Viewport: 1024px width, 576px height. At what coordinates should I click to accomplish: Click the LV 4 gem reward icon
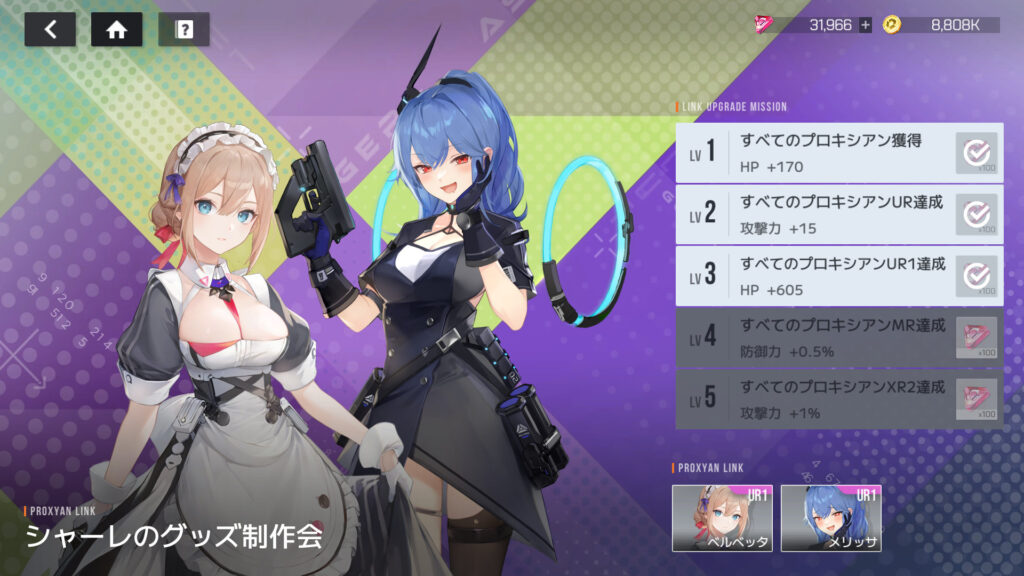(x=976, y=337)
